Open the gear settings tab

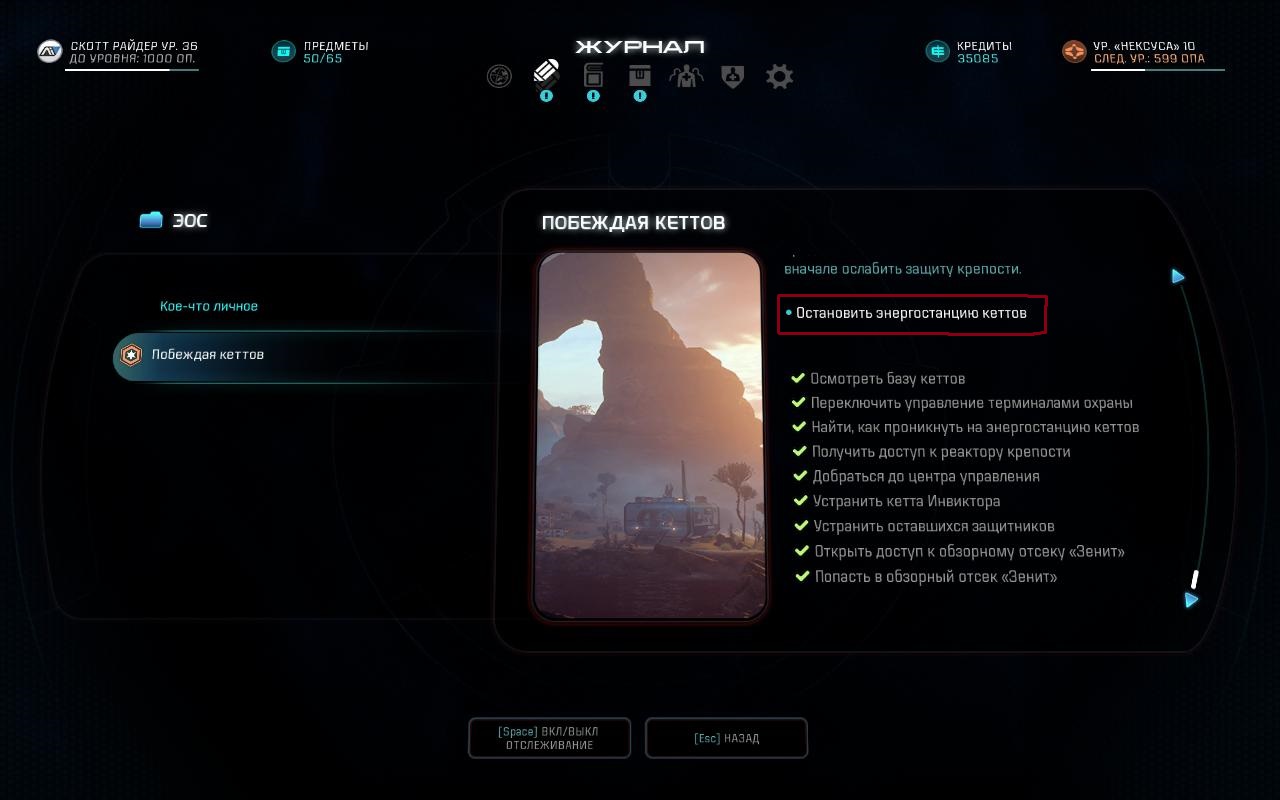coord(780,76)
